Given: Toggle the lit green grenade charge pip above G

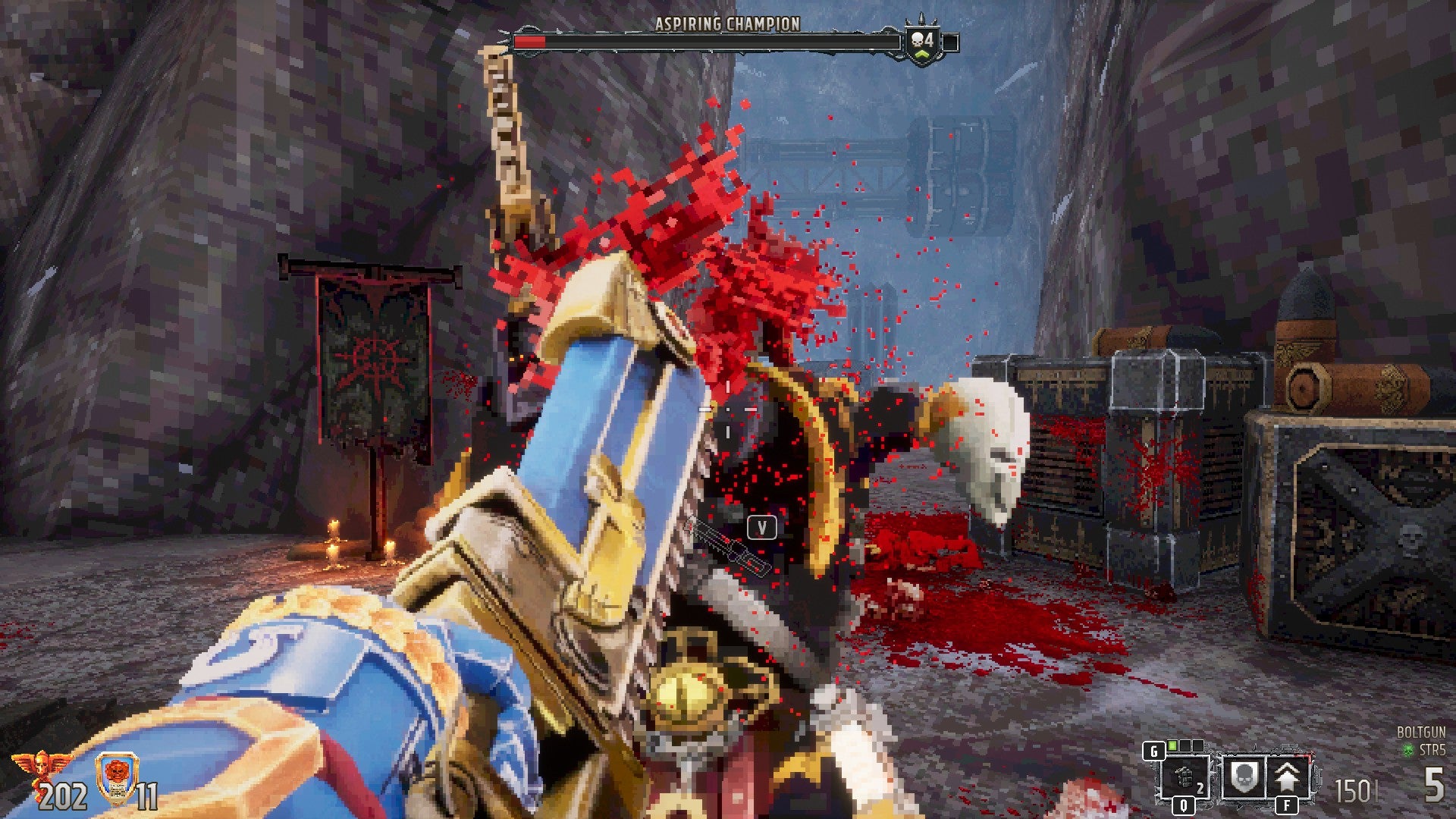Looking at the screenshot, I should point(1172,746).
